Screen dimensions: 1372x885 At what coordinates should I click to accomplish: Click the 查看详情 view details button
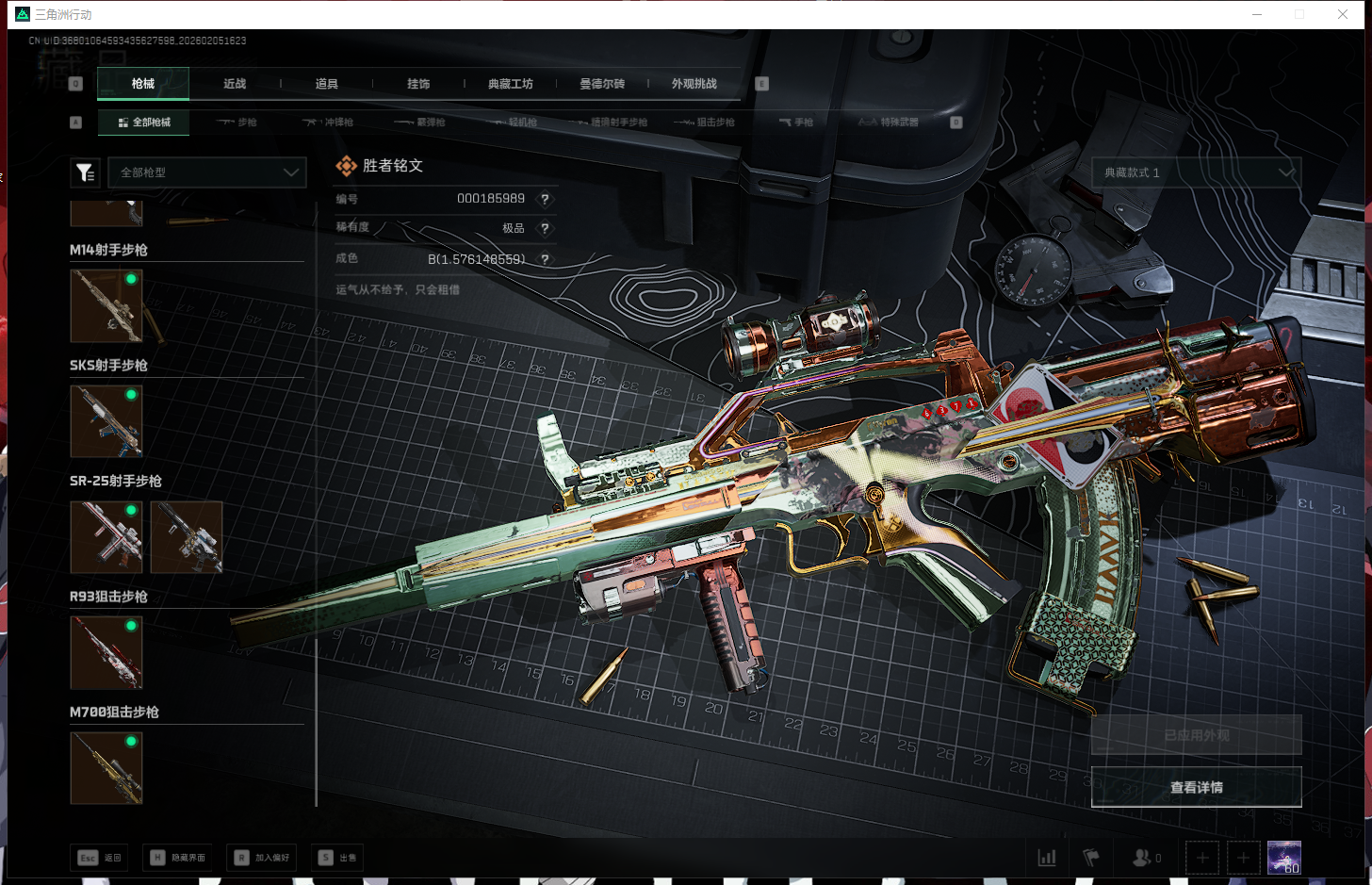tap(1196, 787)
